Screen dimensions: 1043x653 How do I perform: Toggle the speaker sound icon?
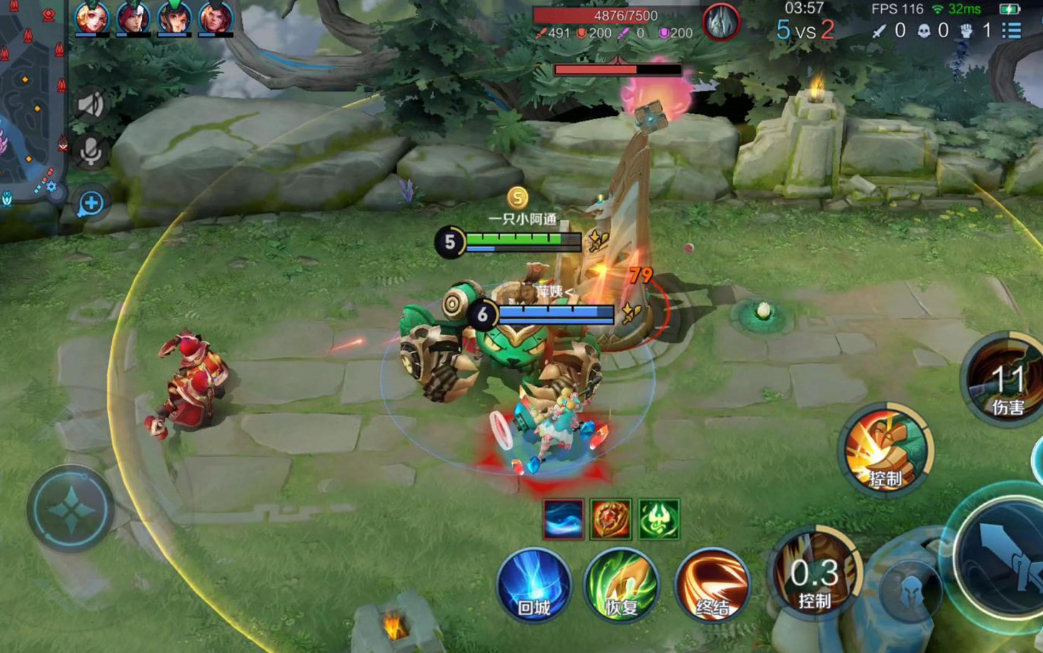click(x=91, y=105)
